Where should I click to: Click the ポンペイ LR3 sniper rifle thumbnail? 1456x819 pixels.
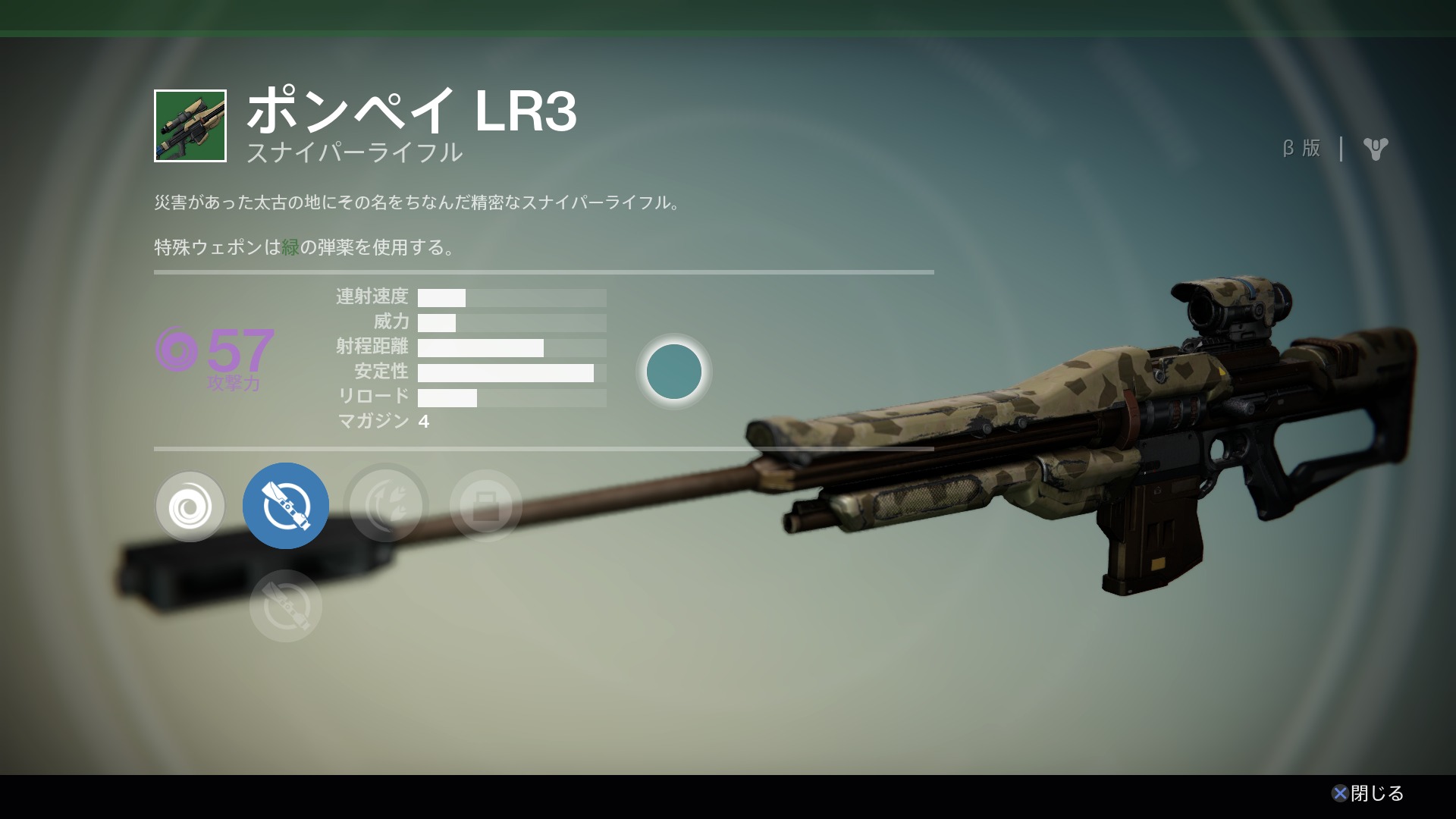[190, 126]
